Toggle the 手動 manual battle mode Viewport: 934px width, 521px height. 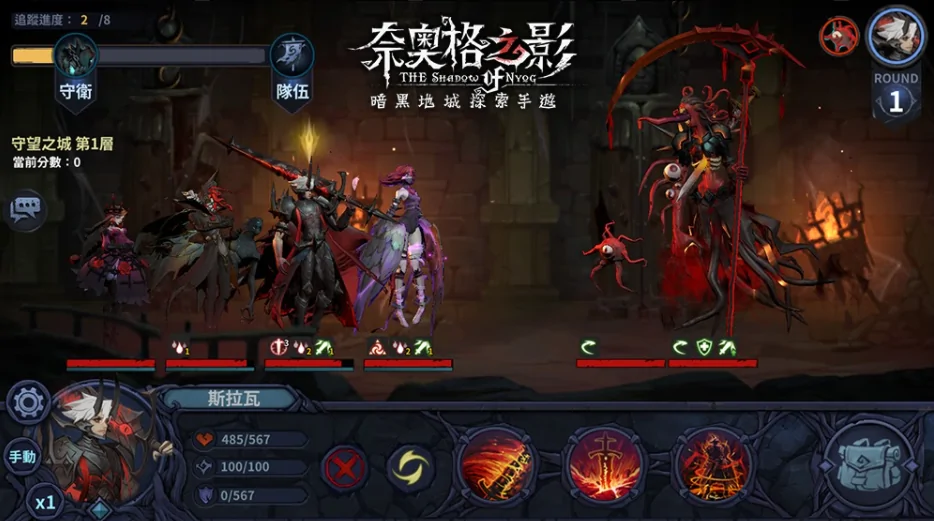(22, 457)
